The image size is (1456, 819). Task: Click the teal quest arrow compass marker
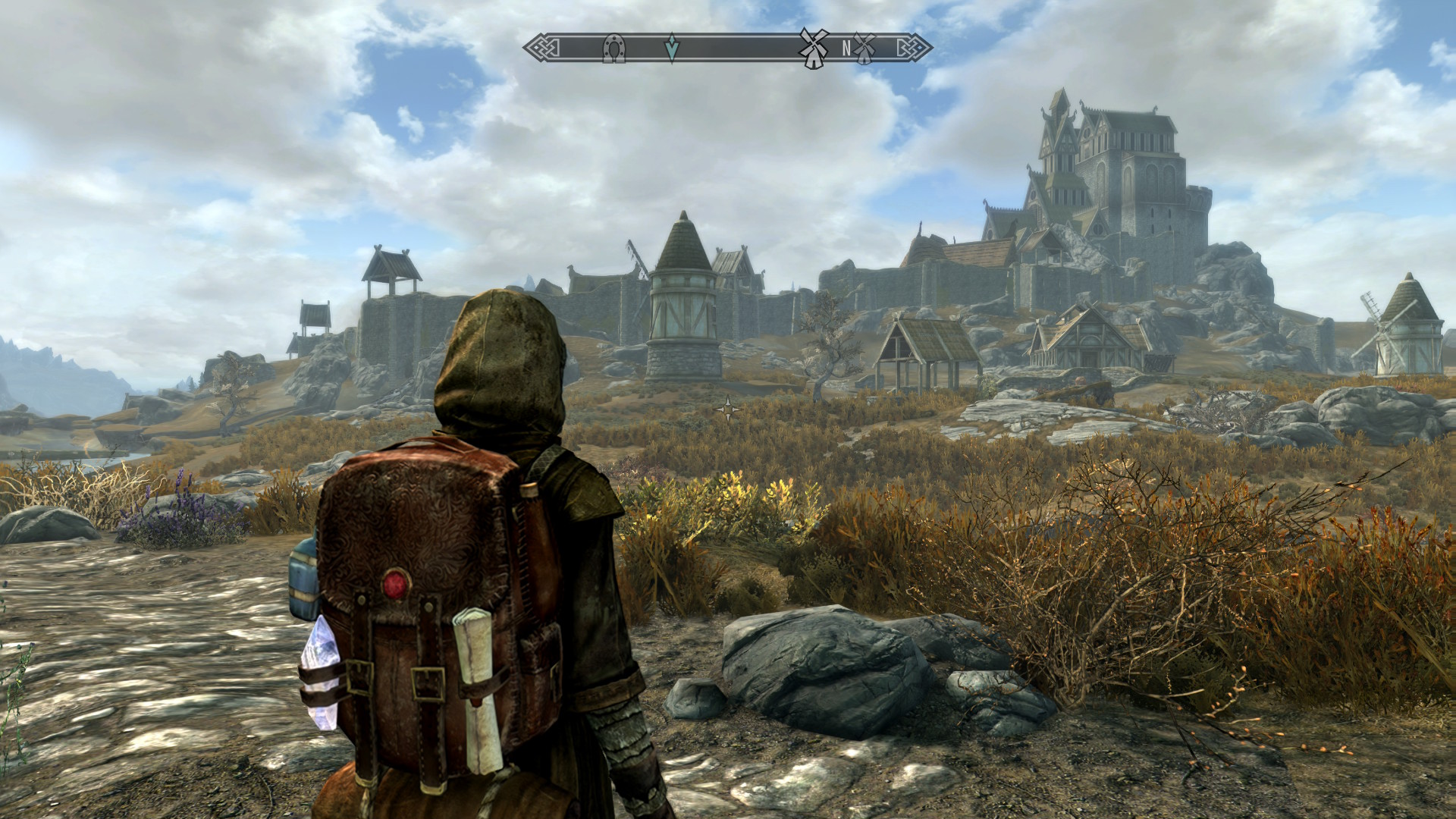click(x=671, y=48)
